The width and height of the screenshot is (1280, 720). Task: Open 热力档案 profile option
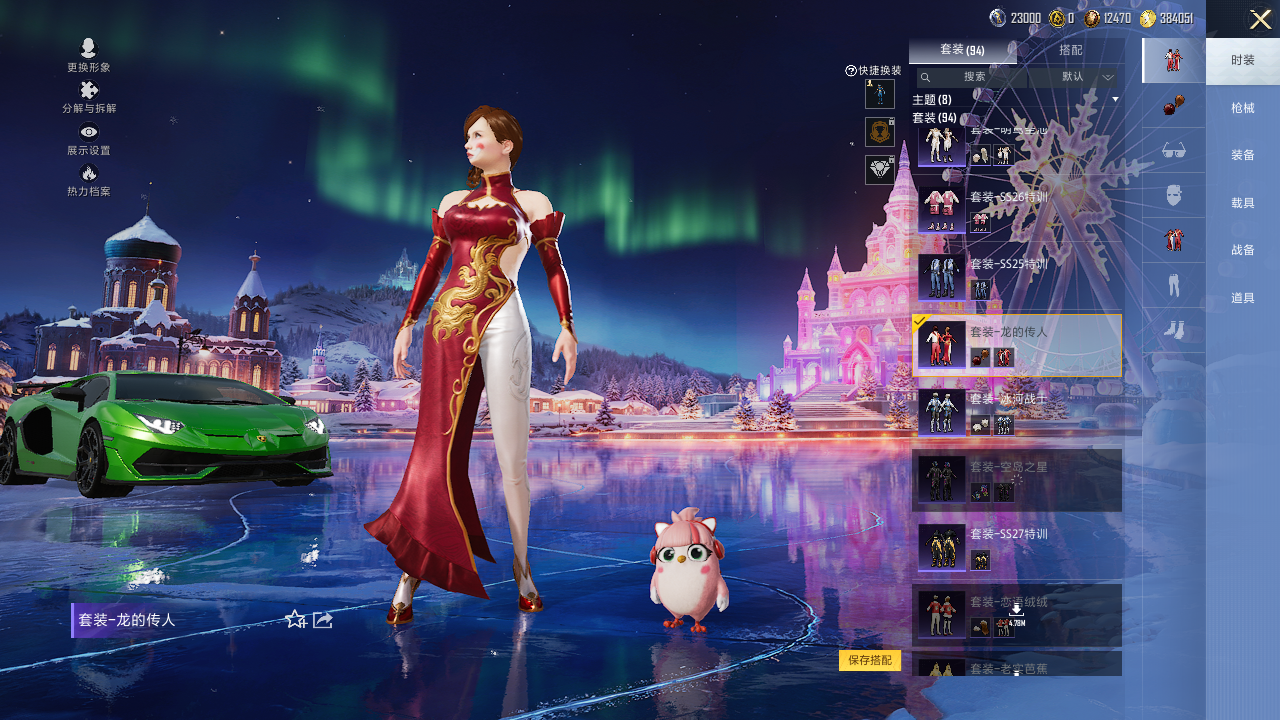click(89, 180)
